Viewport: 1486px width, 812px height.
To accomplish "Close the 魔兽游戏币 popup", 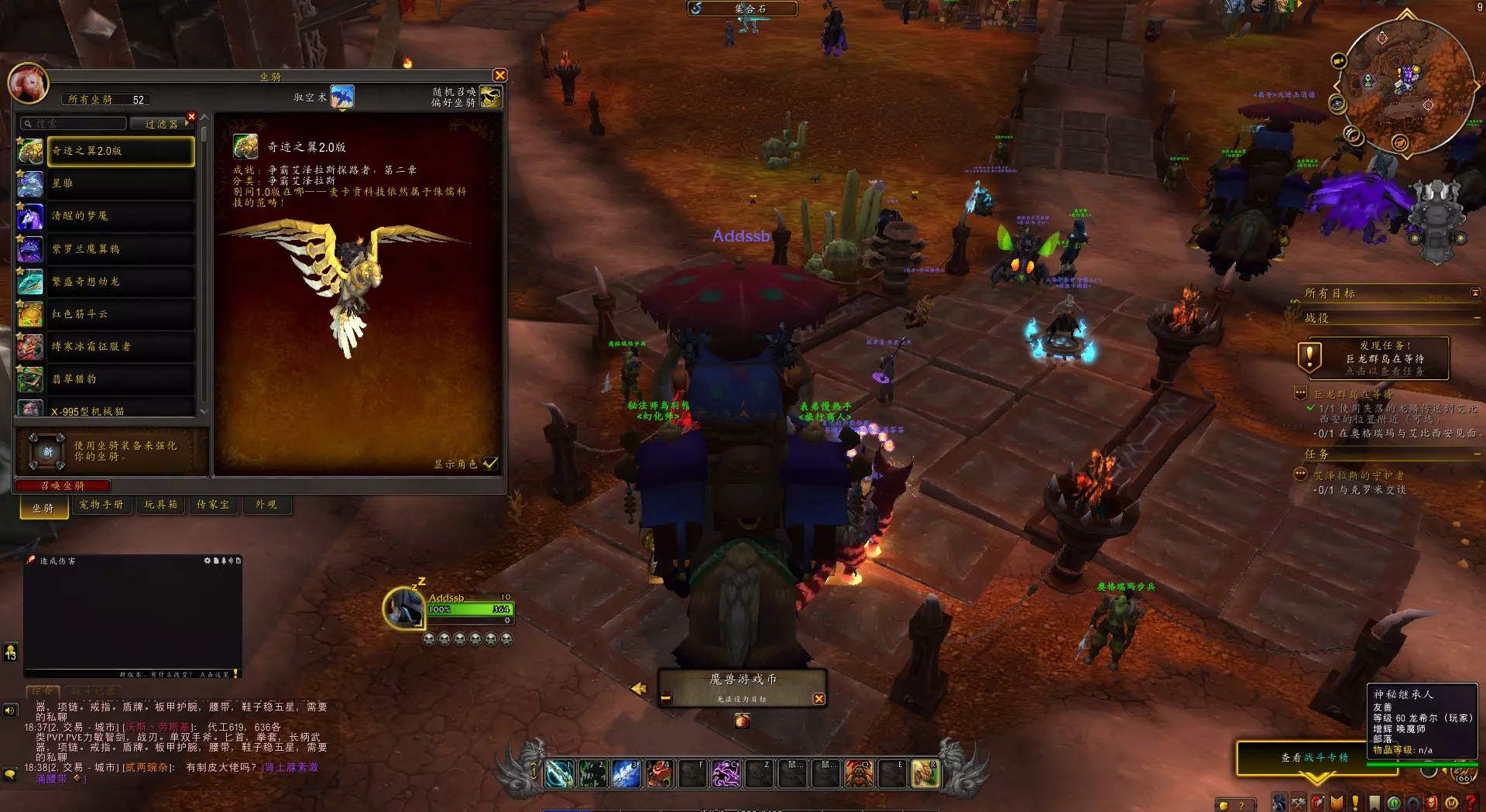I will 819,699.
